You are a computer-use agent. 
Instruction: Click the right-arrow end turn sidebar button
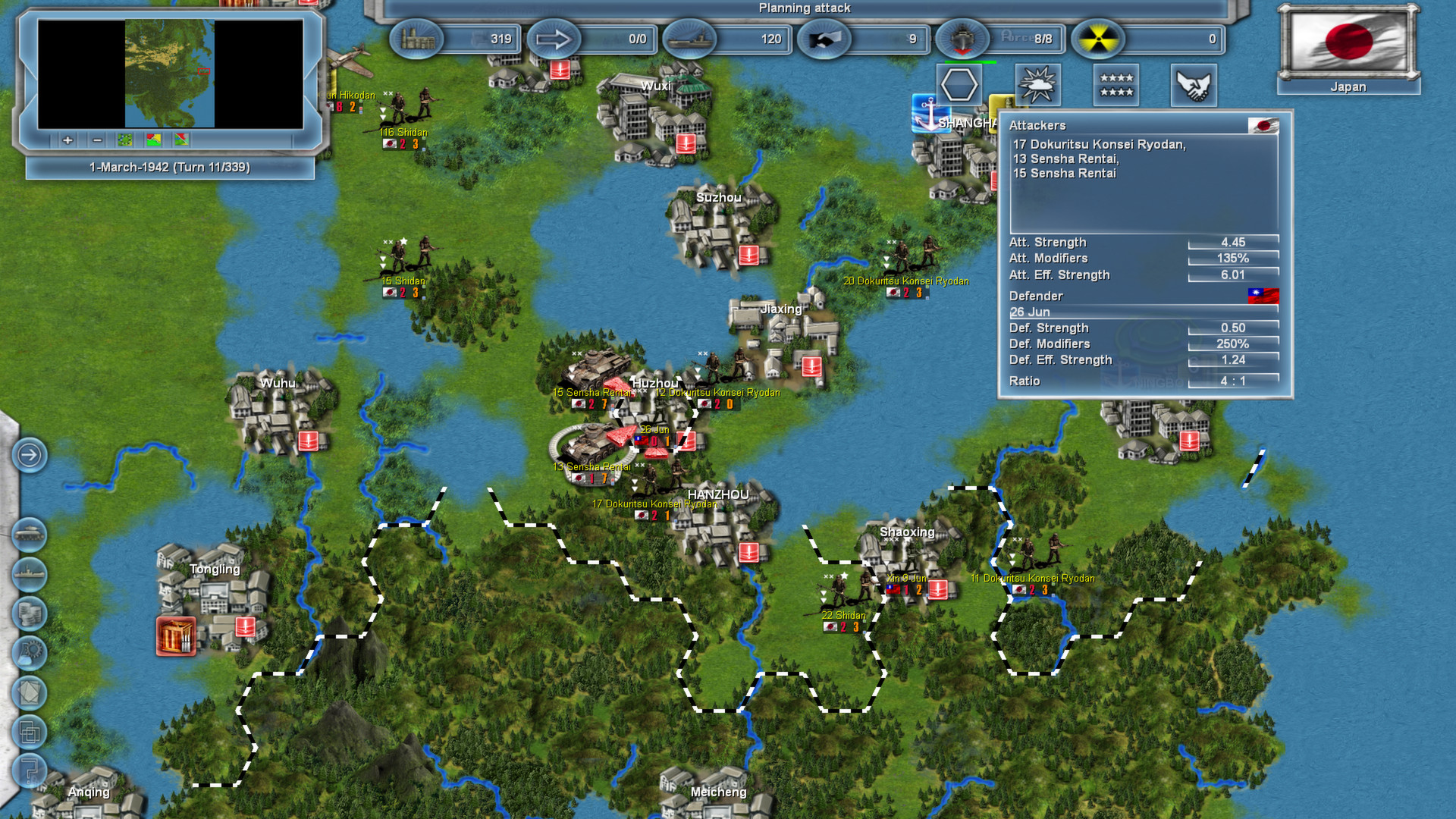tap(30, 455)
